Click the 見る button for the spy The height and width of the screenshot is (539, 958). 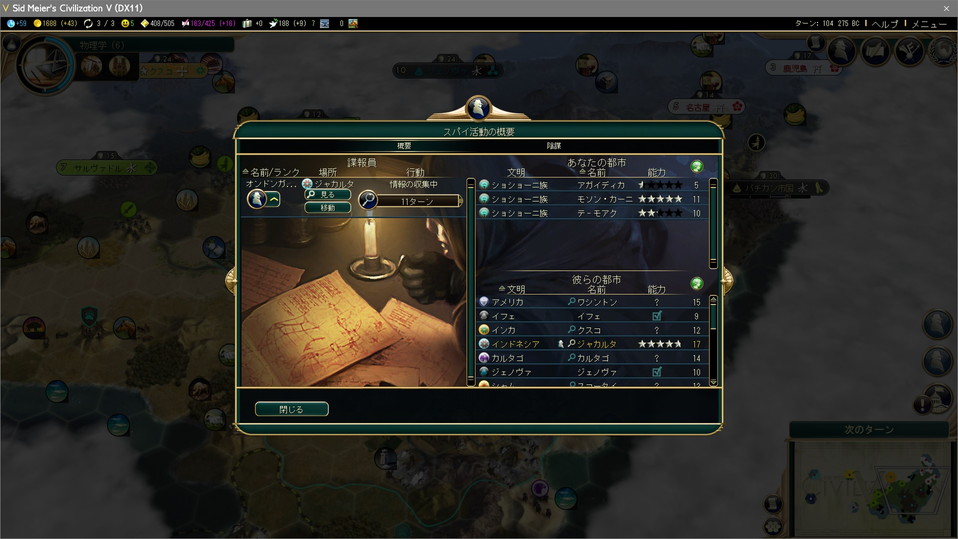click(x=328, y=195)
